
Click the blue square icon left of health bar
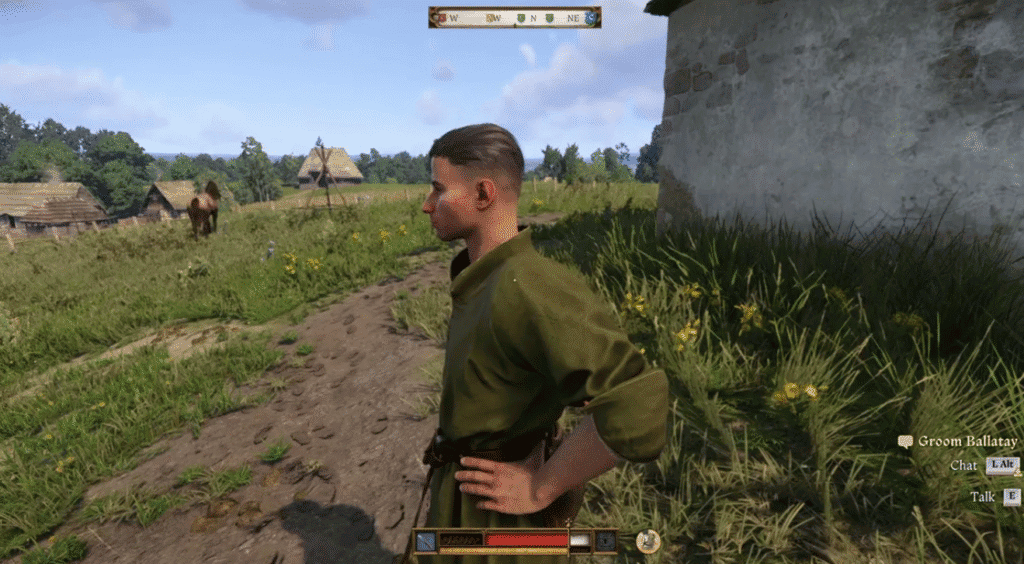[x=425, y=541]
